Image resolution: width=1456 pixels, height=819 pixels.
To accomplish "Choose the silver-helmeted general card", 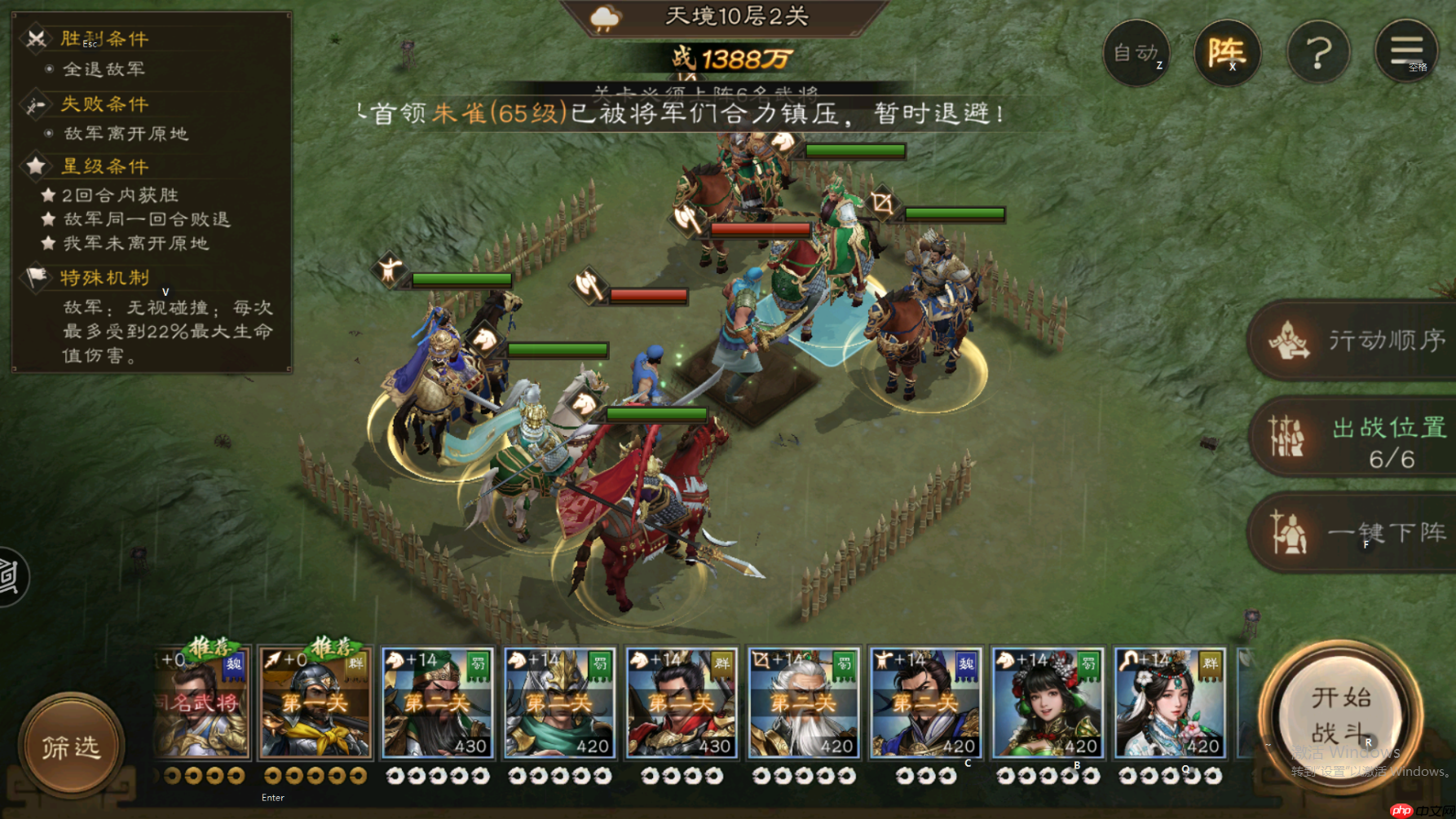I will (x=558, y=703).
